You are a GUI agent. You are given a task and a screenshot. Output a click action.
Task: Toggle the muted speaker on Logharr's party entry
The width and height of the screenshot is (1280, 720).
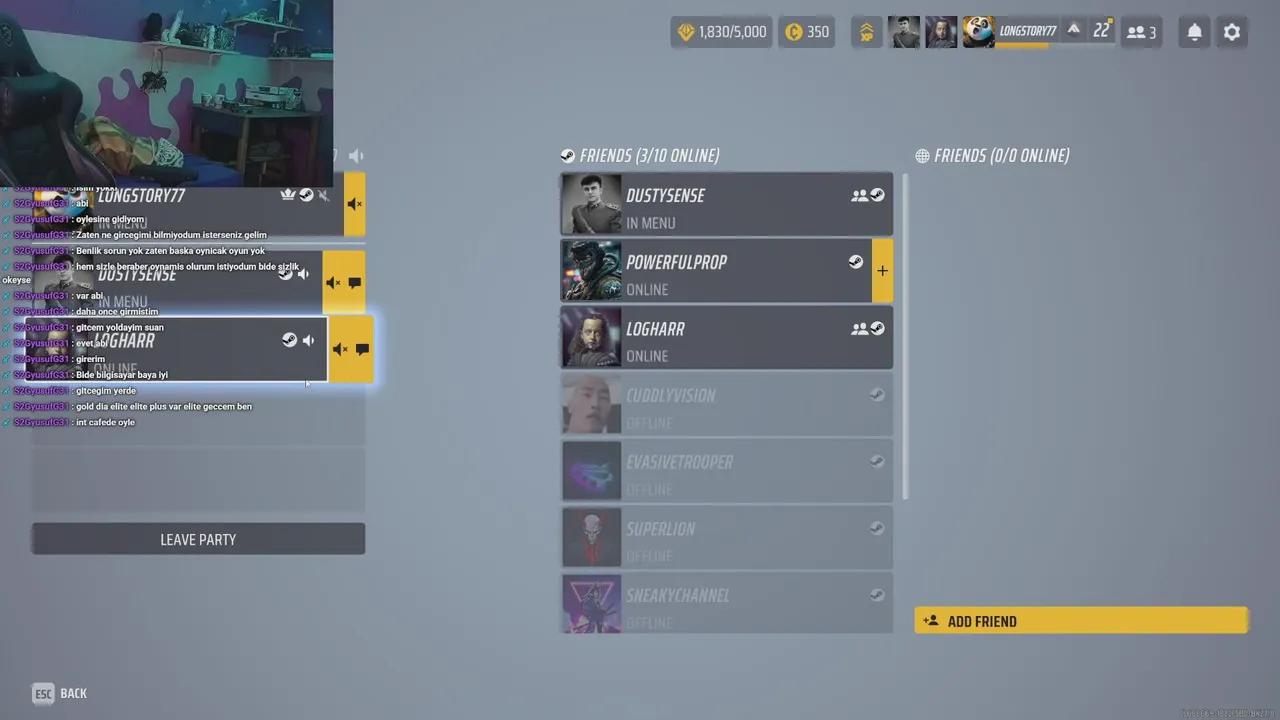coord(340,348)
